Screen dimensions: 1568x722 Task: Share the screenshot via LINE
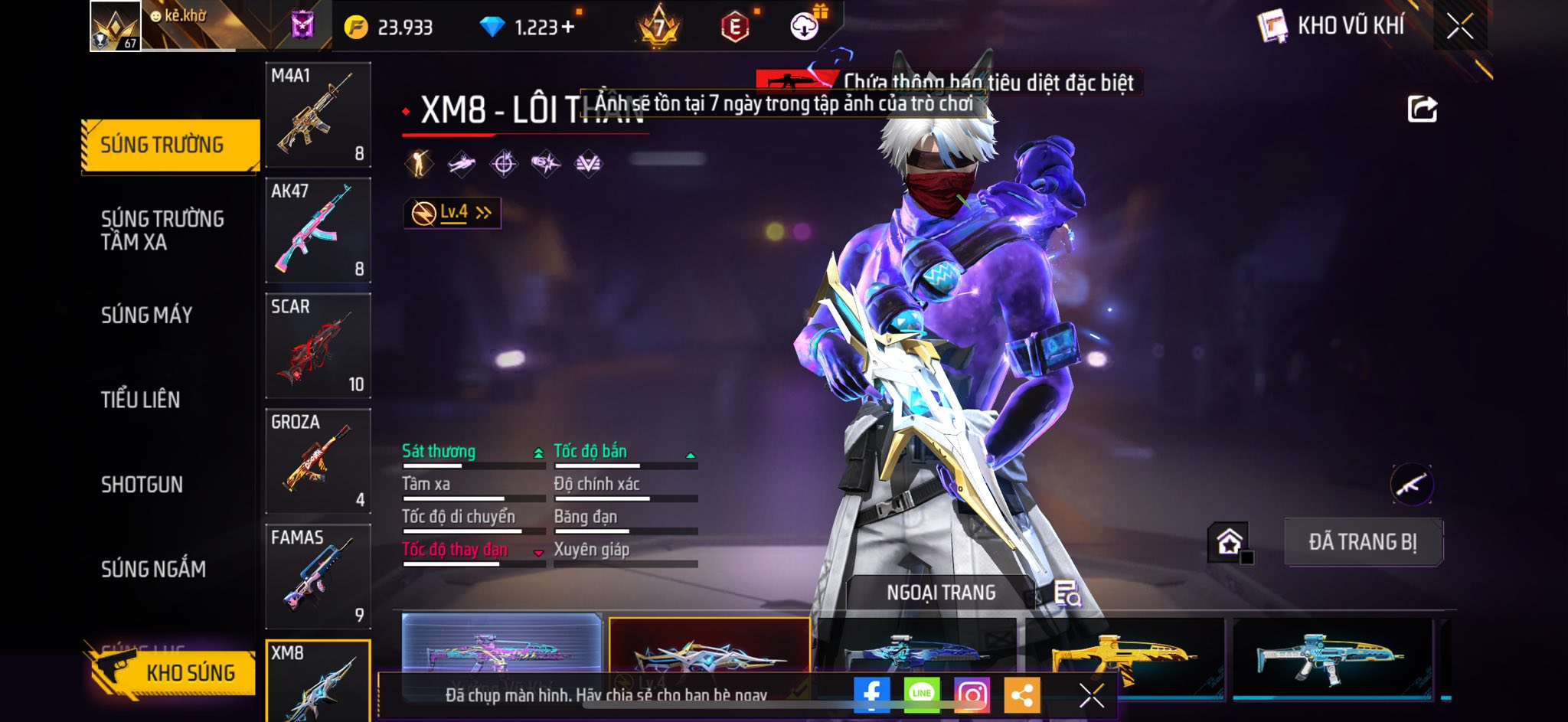[x=922, y=694]
